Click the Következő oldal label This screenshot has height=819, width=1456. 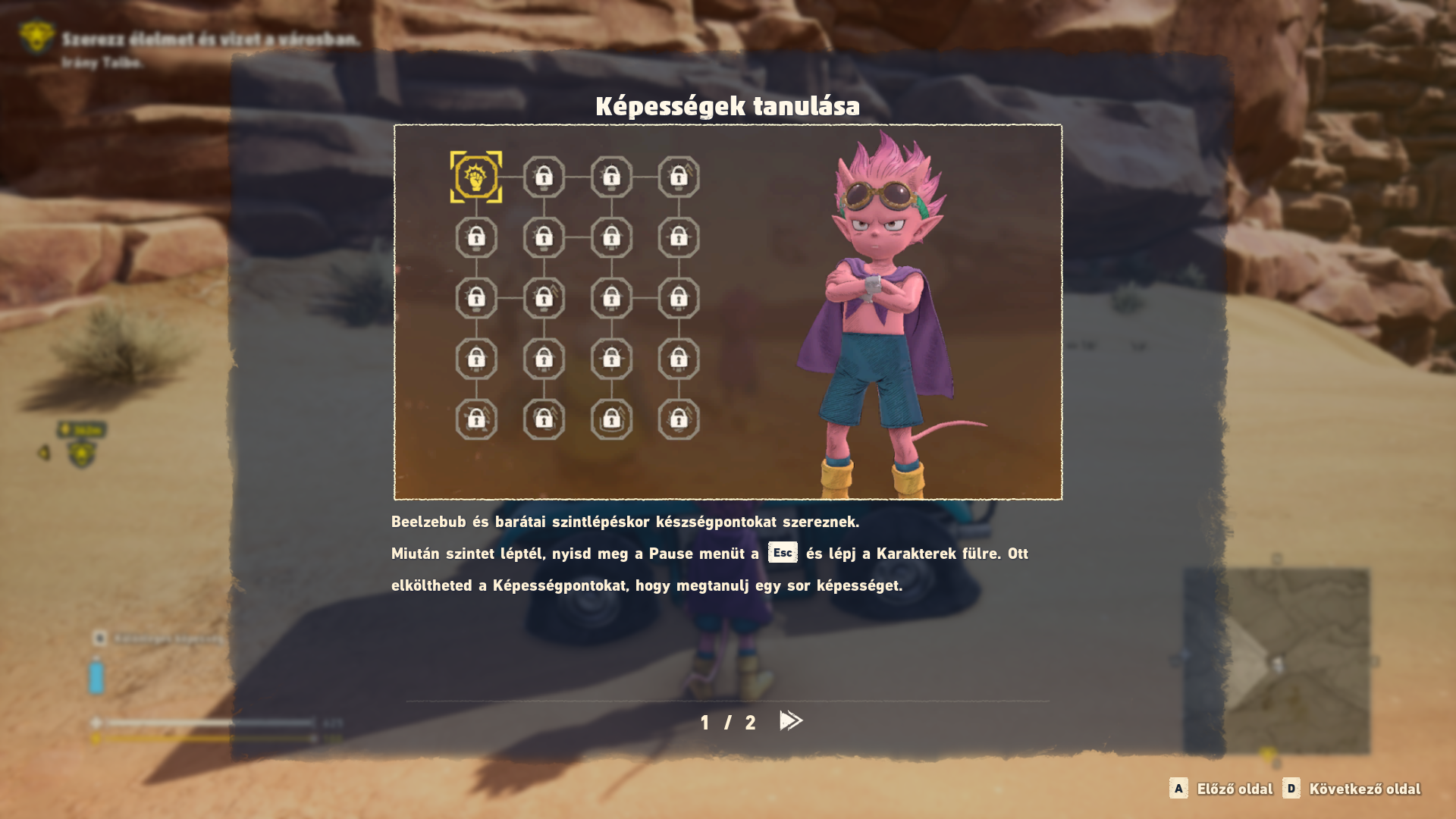pos(1364,789)
